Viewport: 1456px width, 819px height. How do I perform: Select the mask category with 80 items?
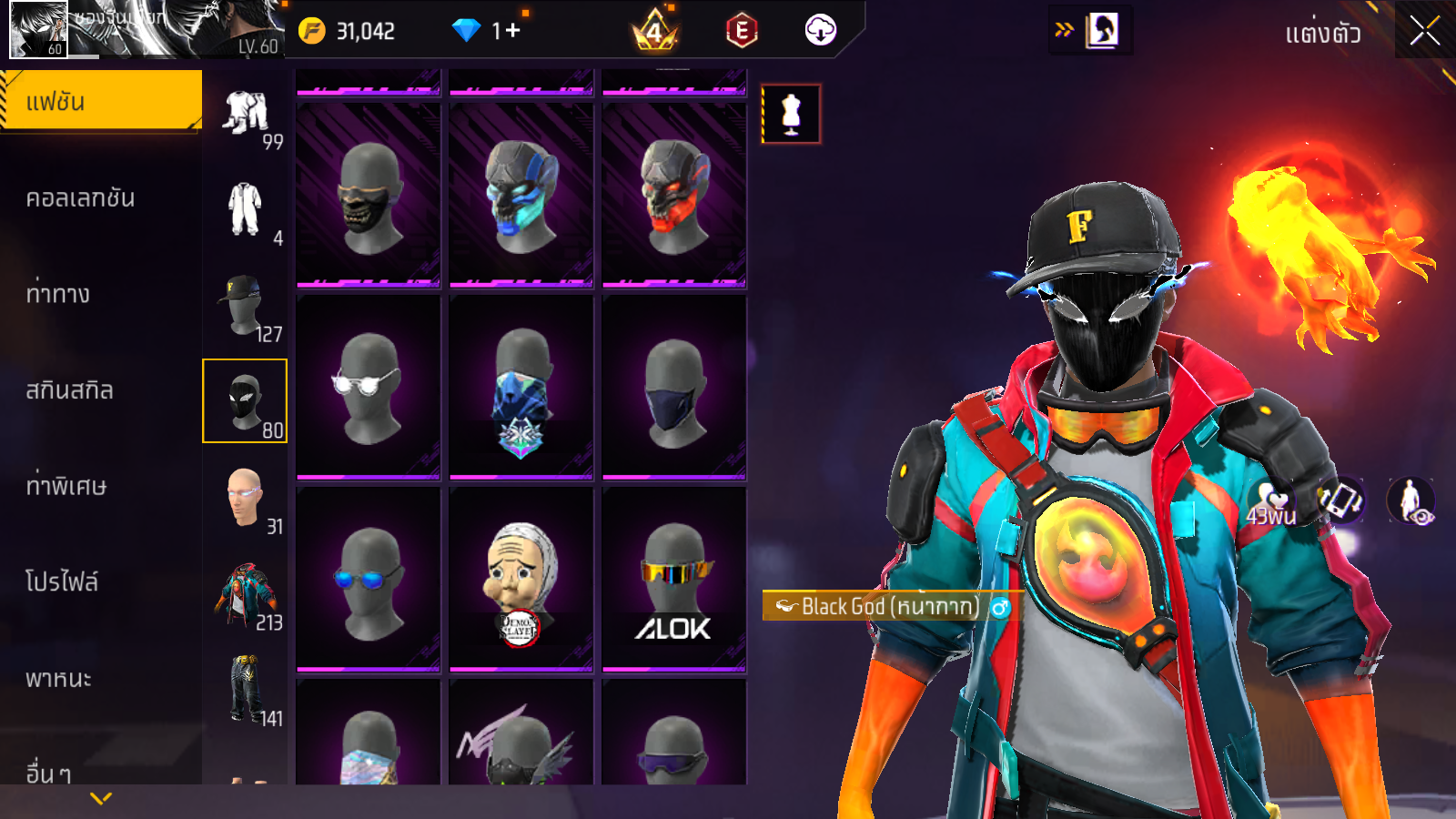point(245,401)
